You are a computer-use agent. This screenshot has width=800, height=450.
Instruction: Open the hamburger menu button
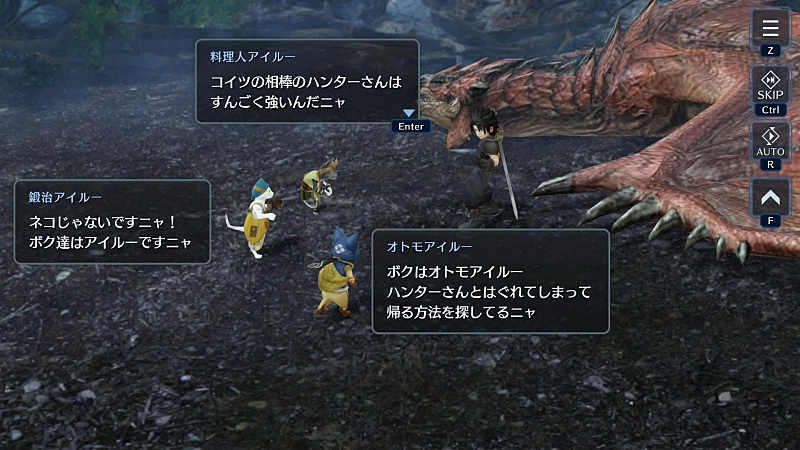(770, 26)
